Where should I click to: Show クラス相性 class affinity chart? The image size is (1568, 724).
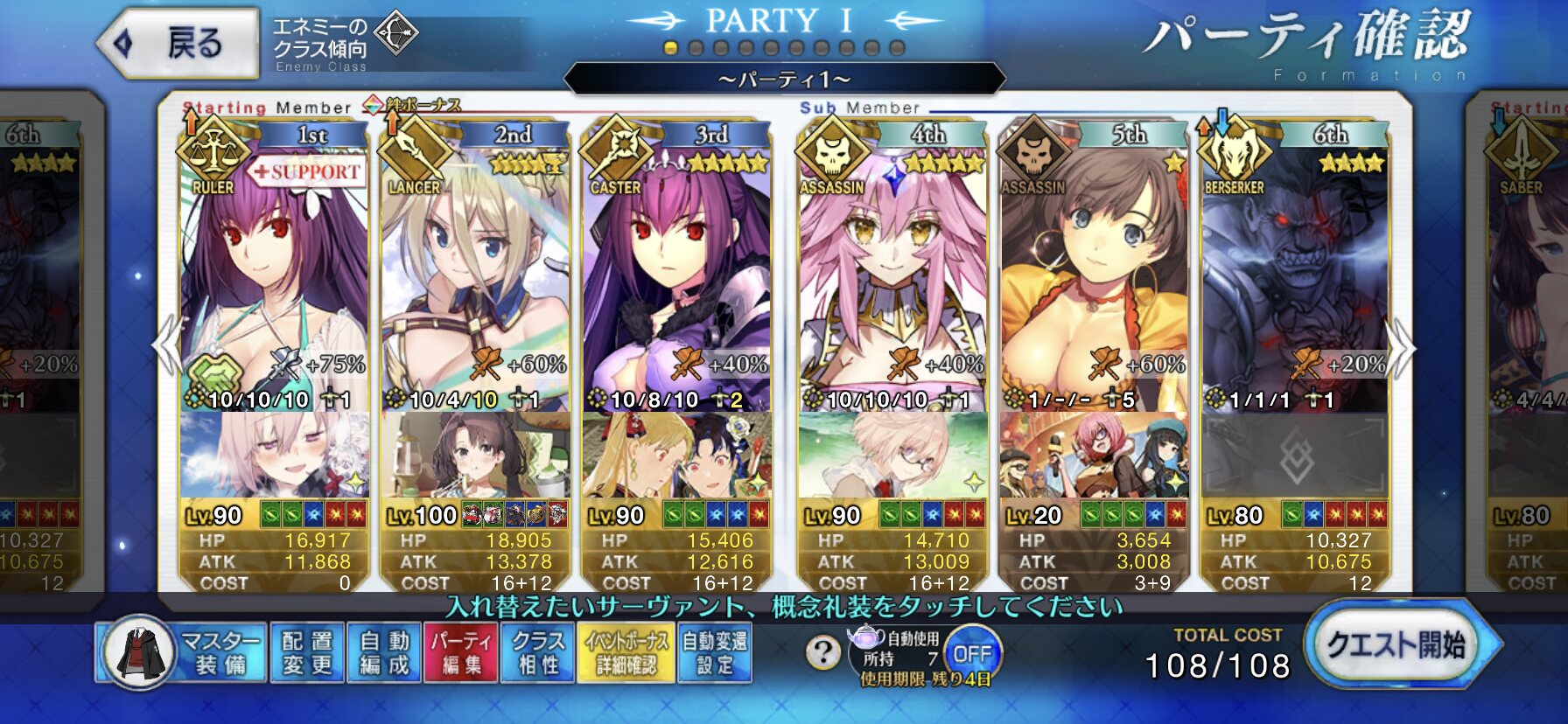coord(537,652)
